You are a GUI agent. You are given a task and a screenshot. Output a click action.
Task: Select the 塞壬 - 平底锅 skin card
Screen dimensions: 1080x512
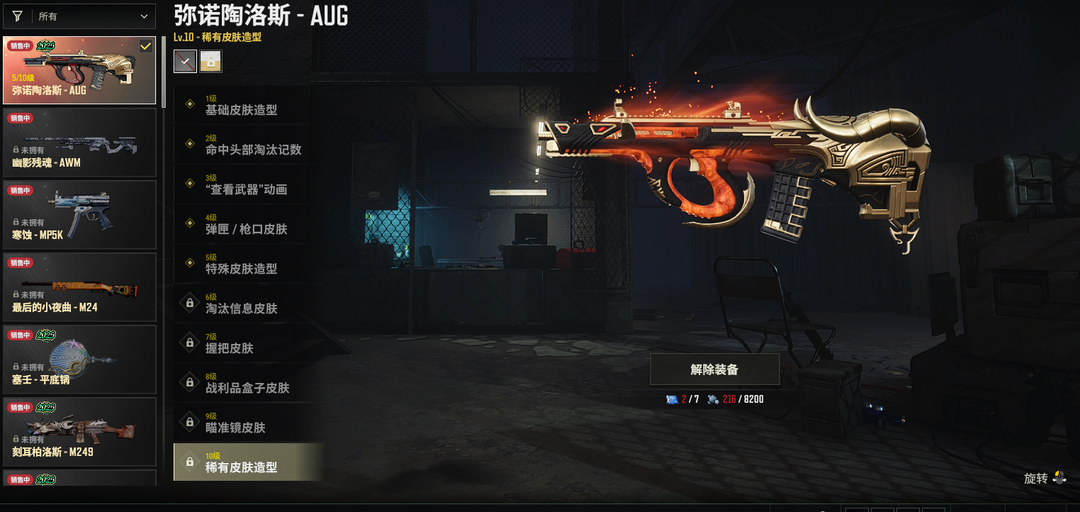click(80, 359)
